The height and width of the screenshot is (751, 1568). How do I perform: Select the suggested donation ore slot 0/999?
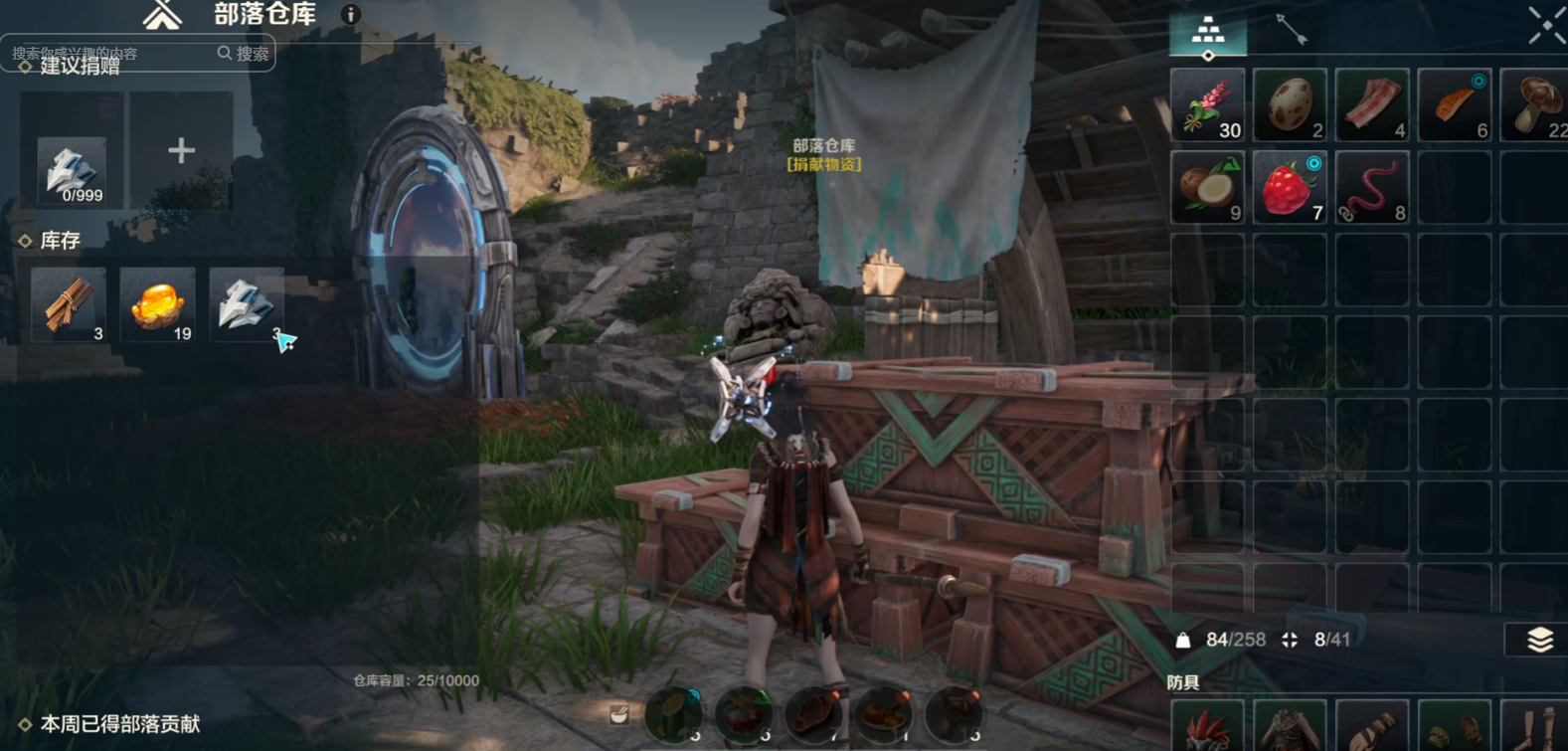point(72,171)
